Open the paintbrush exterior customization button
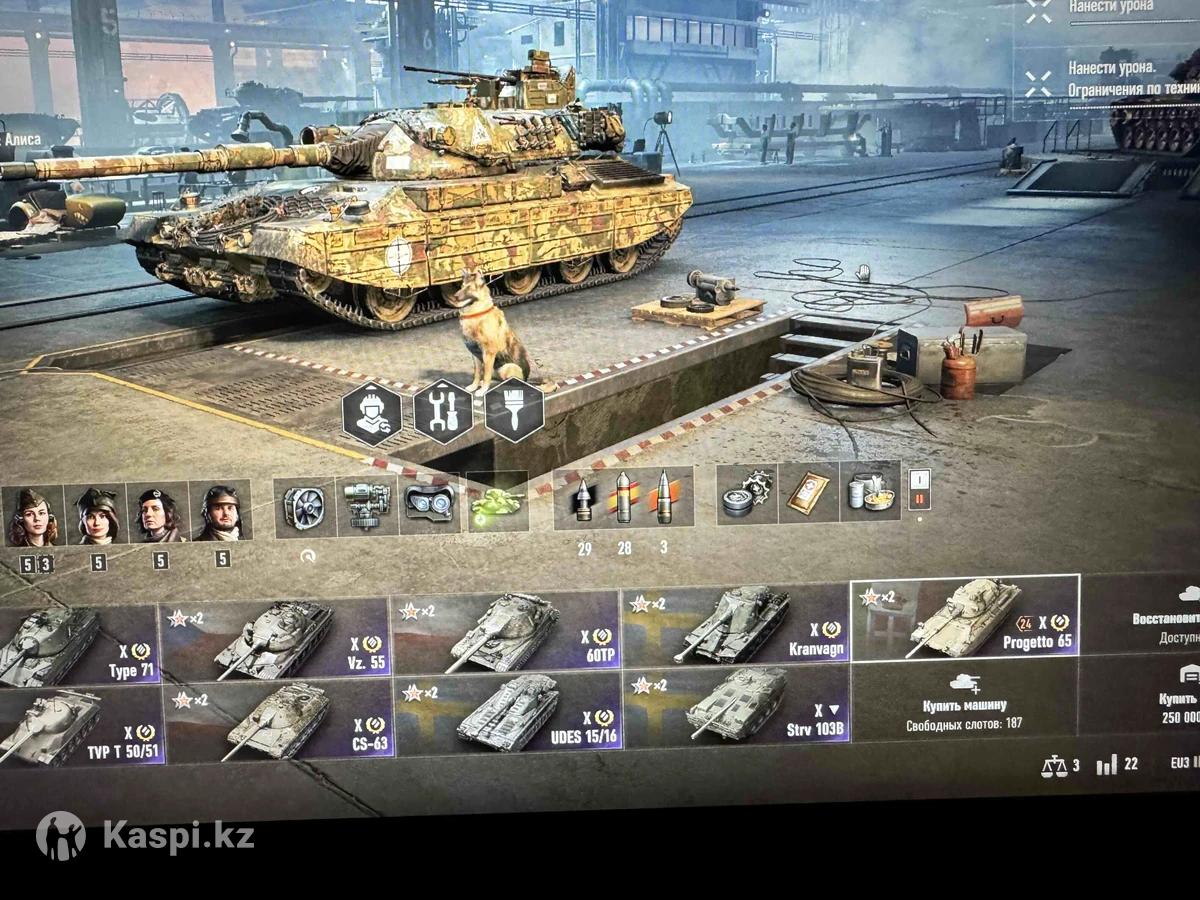The image size is (1200, 900). pos(515,409)
